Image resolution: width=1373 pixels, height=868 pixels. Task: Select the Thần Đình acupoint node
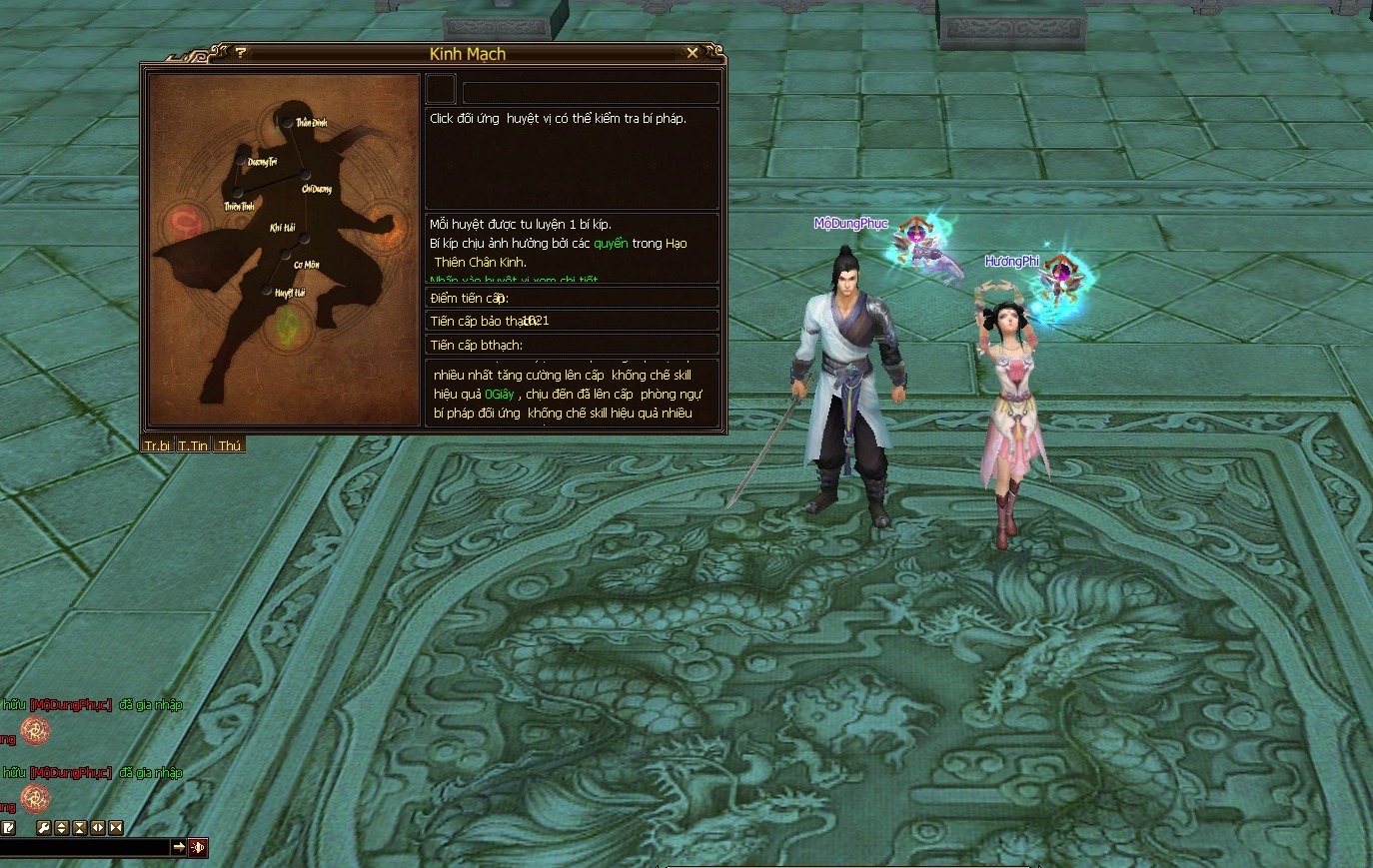click(287, 123)
